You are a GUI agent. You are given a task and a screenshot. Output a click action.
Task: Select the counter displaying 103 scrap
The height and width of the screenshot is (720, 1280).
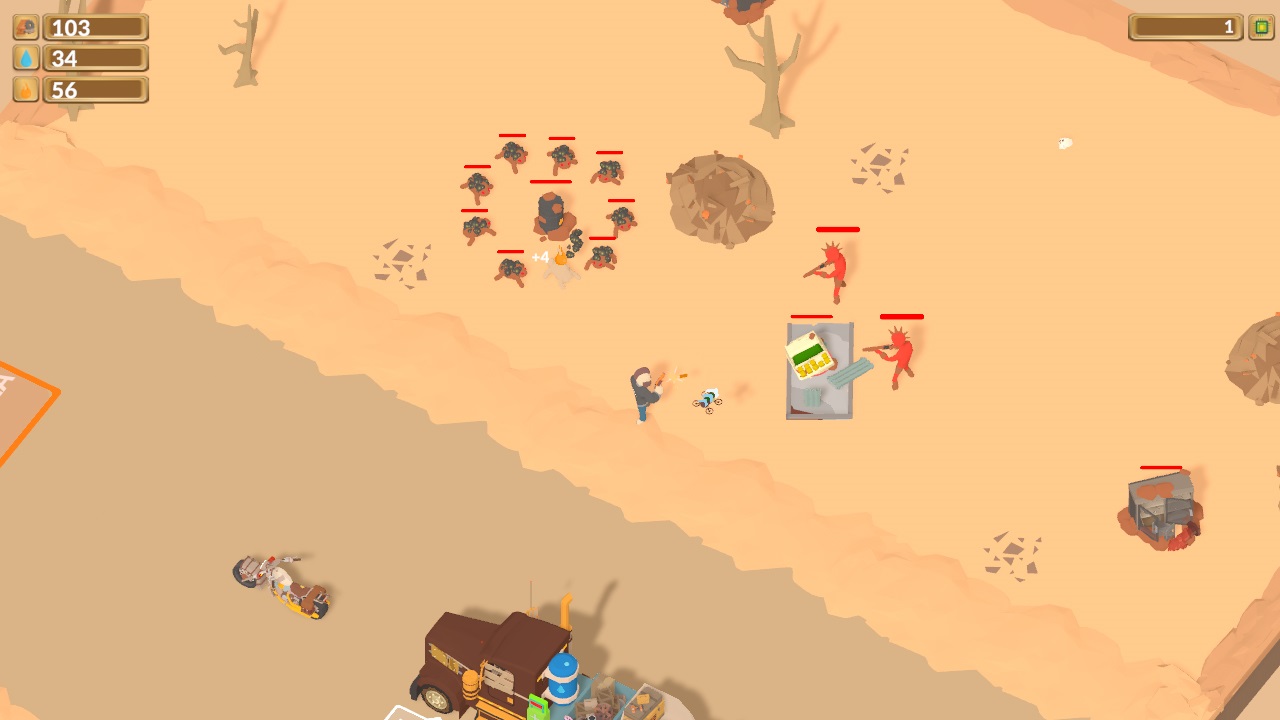(x=95, y=27)
